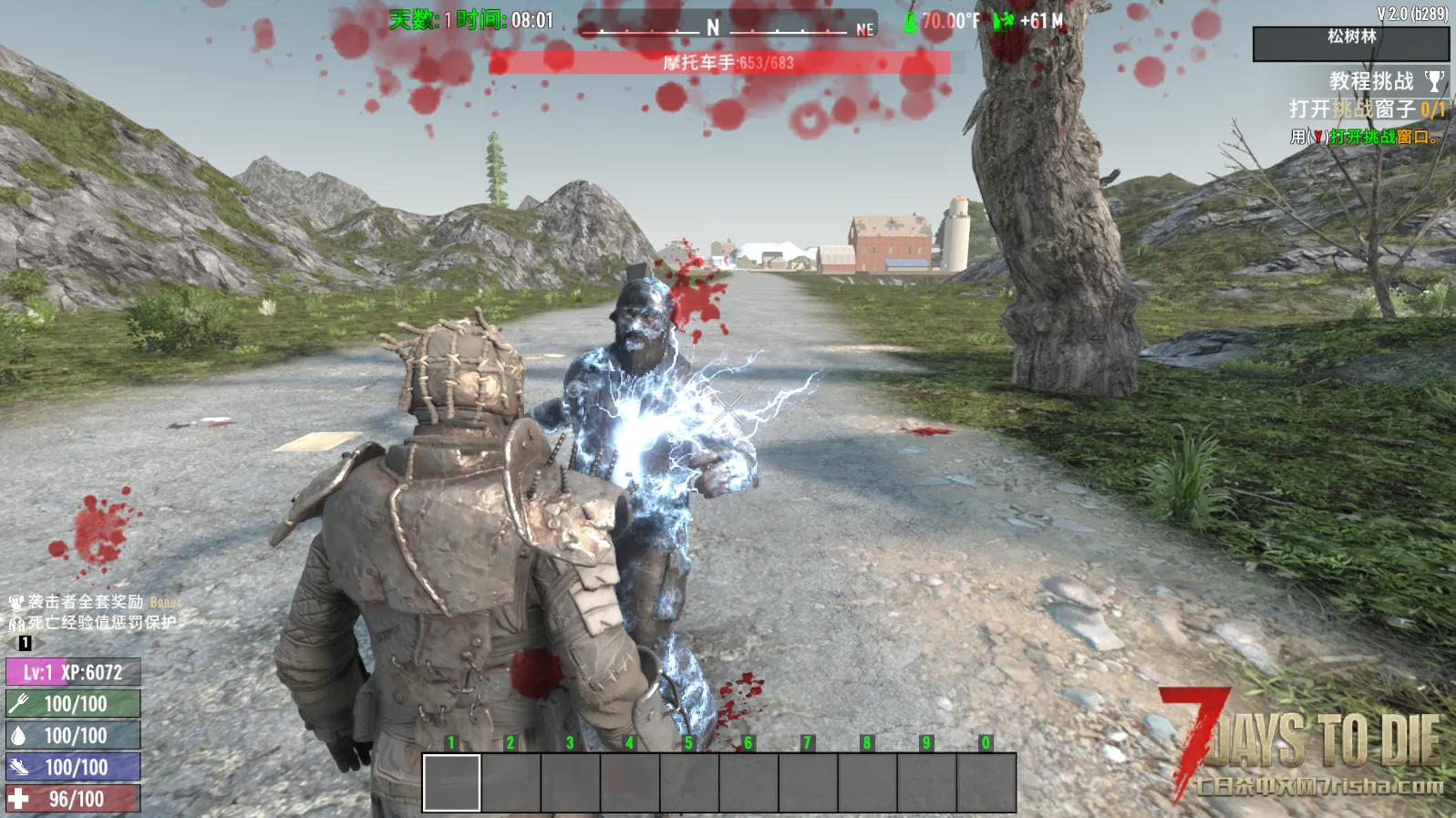
Task: Select the highlighted hotbar slot 1
Action: click(x=452, y=782)
